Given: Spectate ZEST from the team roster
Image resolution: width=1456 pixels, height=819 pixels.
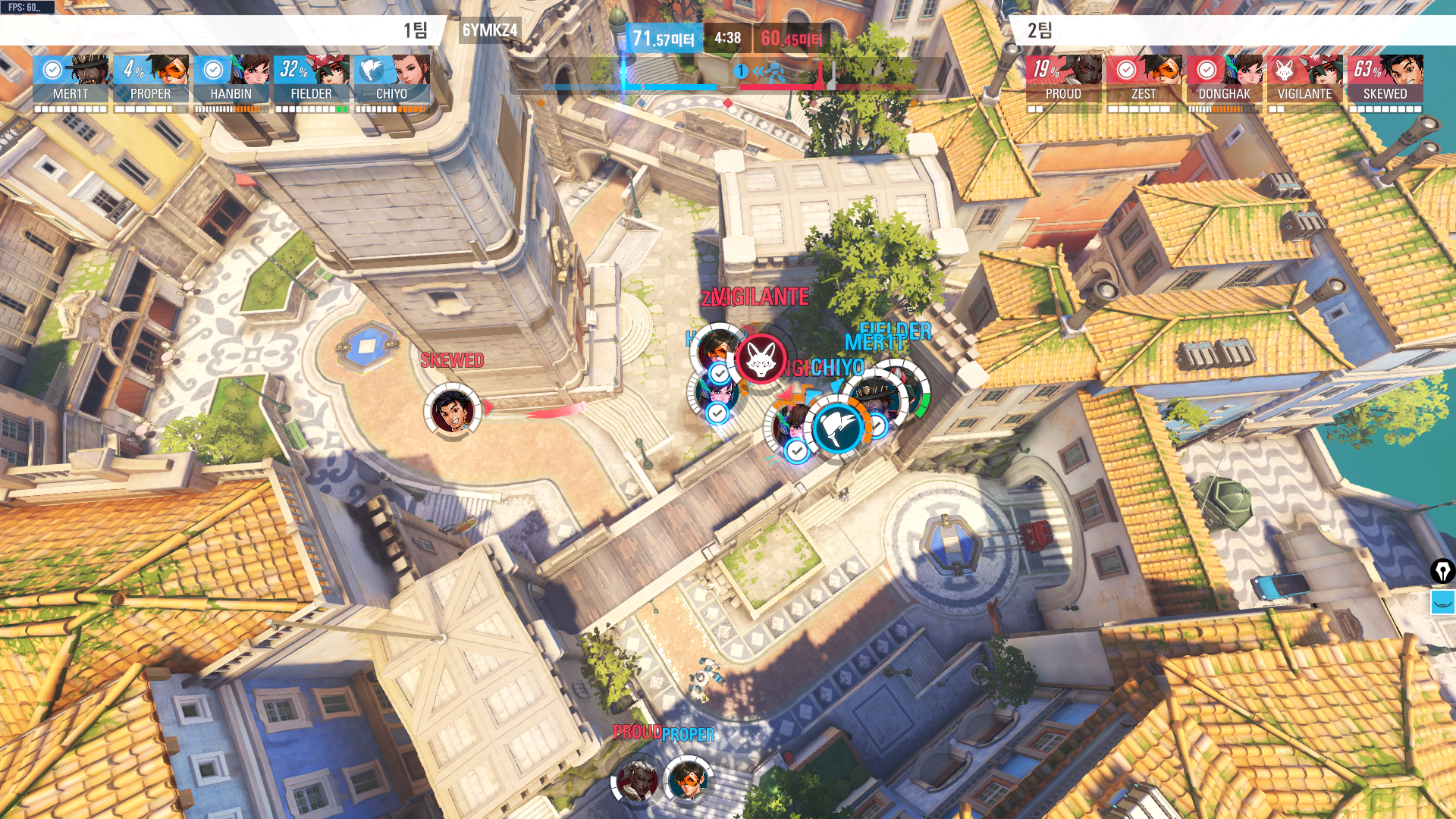Looking at the screenshot, I should pos(1144,79).
